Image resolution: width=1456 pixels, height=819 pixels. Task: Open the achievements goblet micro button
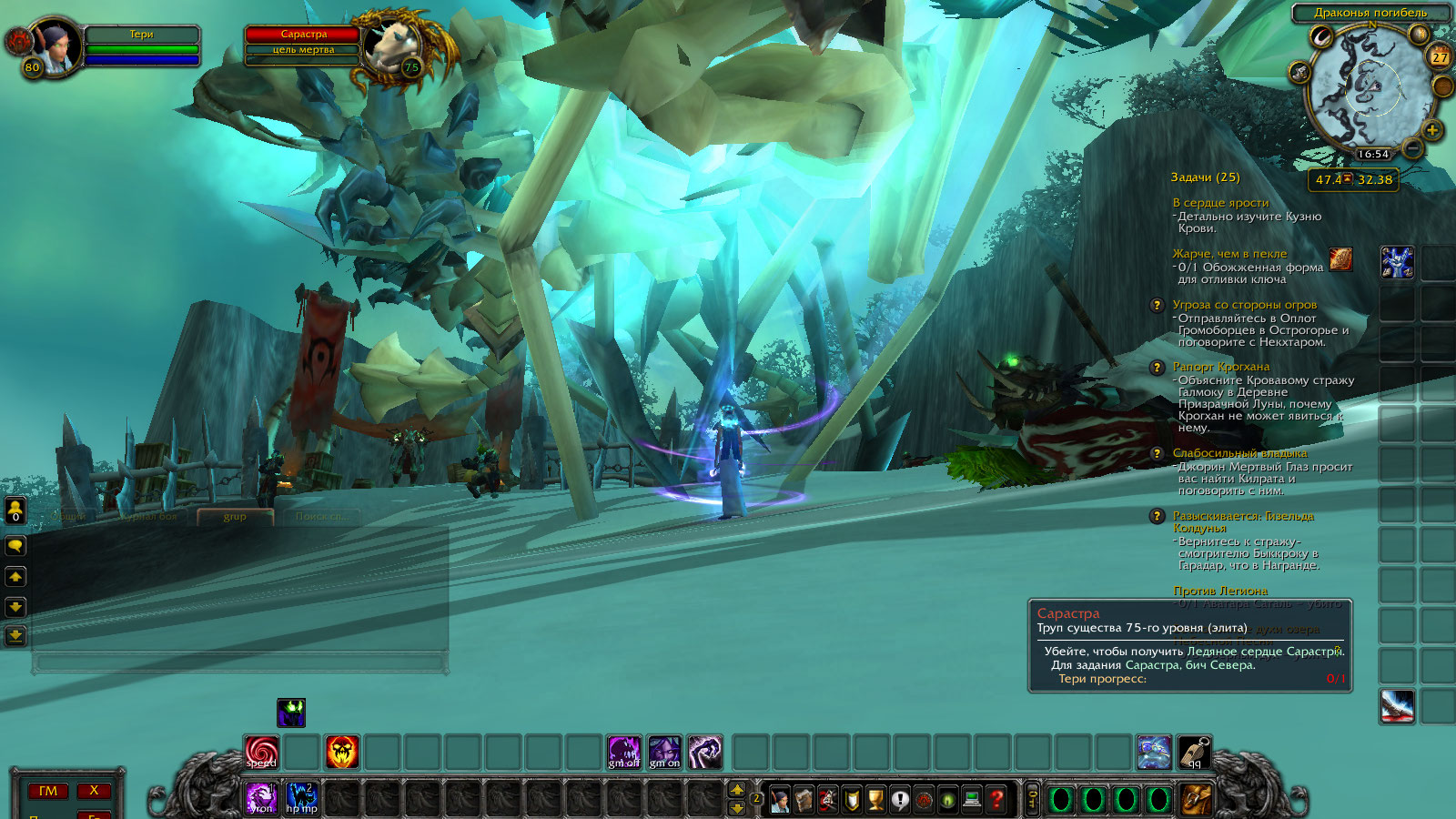pos(875,799)
